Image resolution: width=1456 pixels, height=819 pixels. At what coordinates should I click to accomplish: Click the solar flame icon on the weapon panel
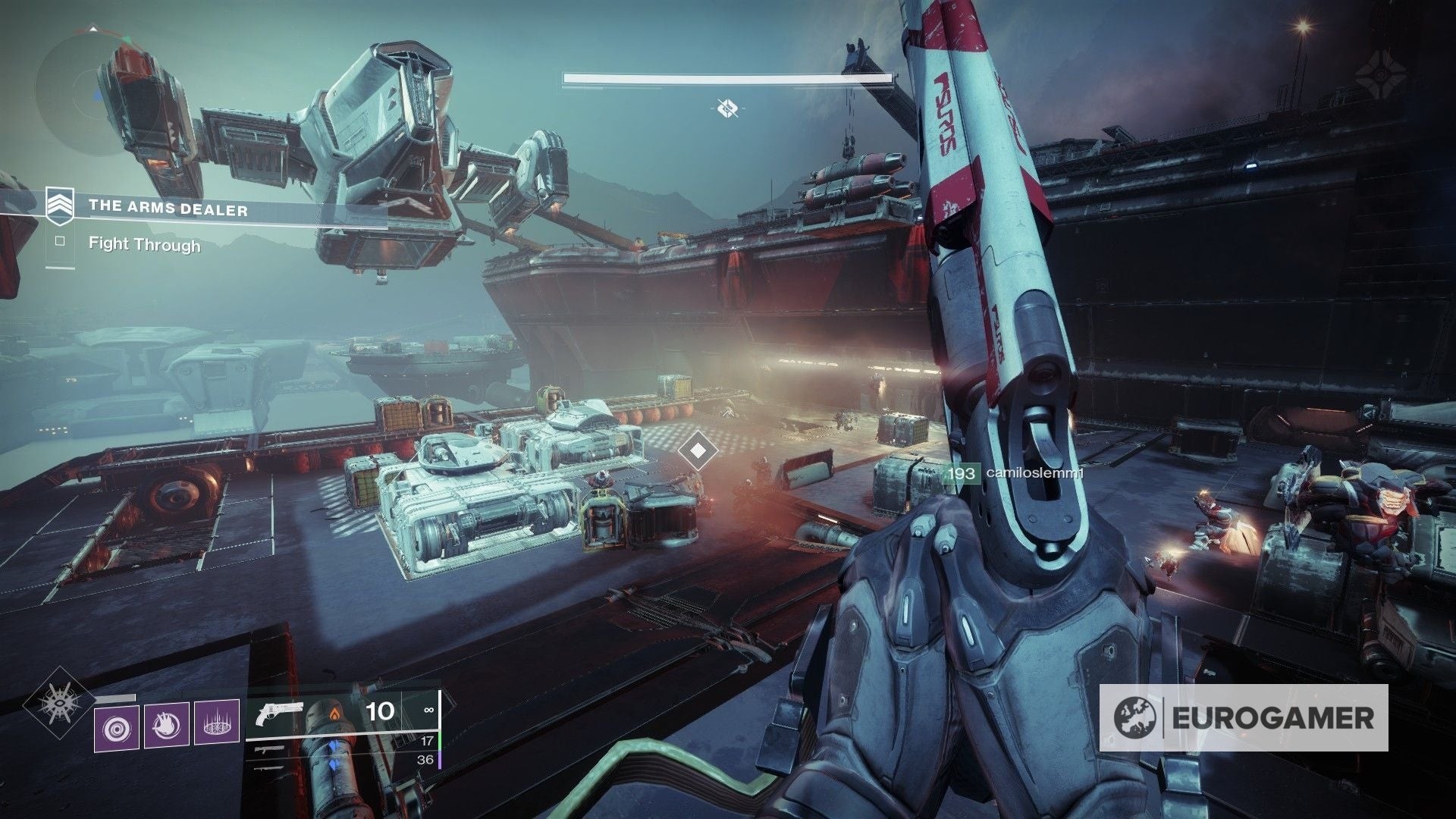334,712
